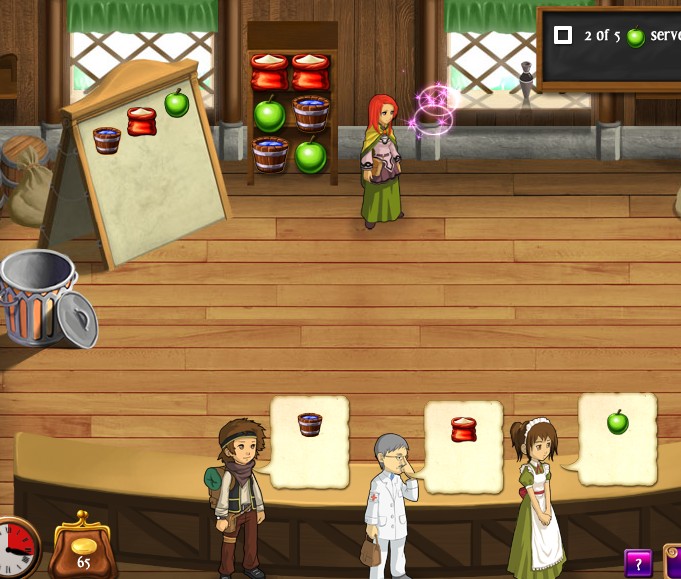The height and width of the screenshot is (579, 681).
Task: Pick the flour sack on the recipe signboard
Action: pyautogui.click(x=142, y=122)
